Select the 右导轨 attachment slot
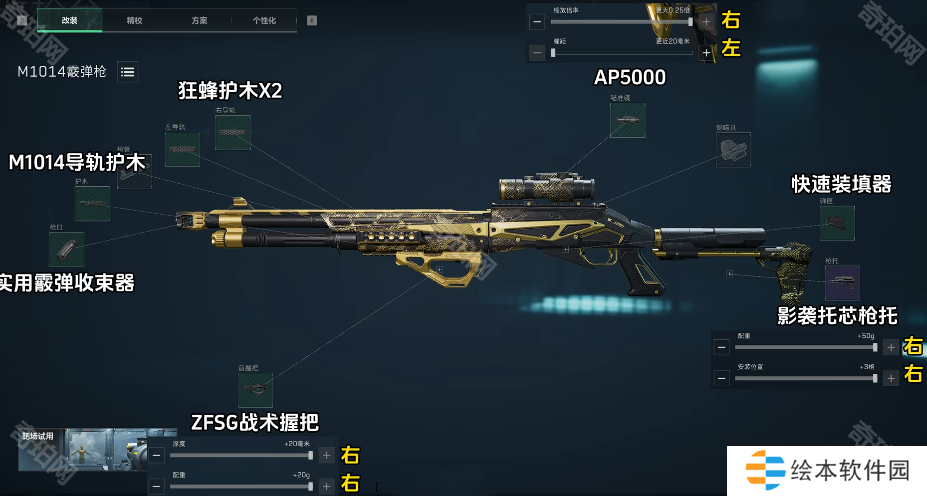Screen dimensions: 927x496 pyautogui.click(x=232, y=133)
